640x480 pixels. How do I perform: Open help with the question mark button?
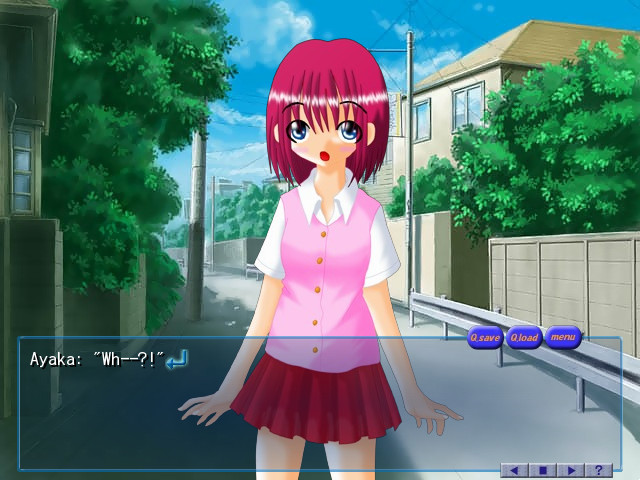[x=599, y=470]
